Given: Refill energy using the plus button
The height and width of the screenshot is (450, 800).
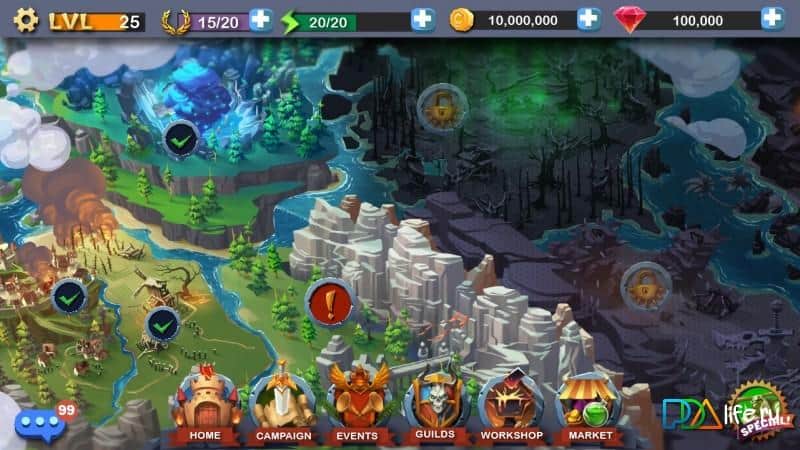Looking at the screenshot, I should [x=423, y=19].
